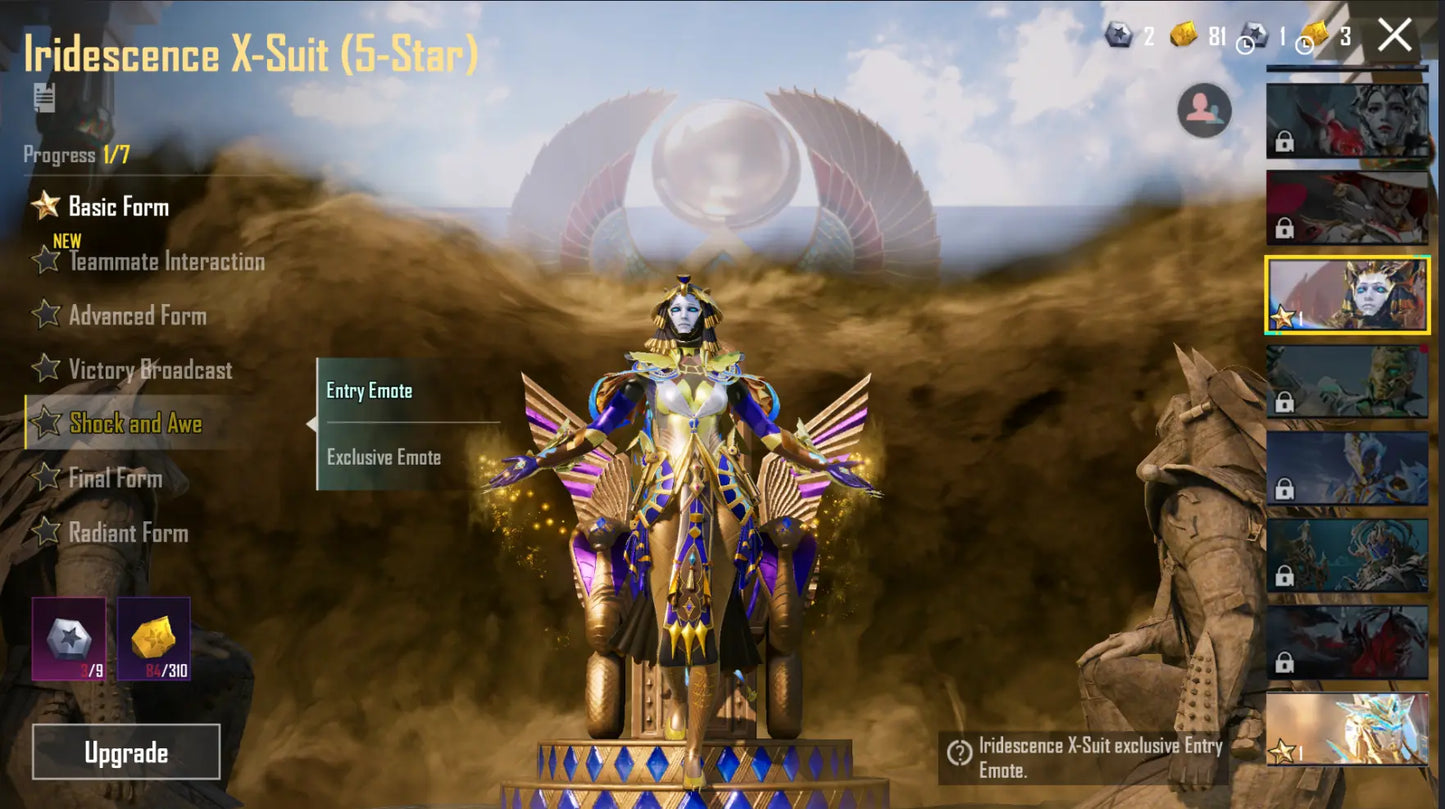Click the silver star material slot
1445x809 pixels.
[x=69, y=639]
